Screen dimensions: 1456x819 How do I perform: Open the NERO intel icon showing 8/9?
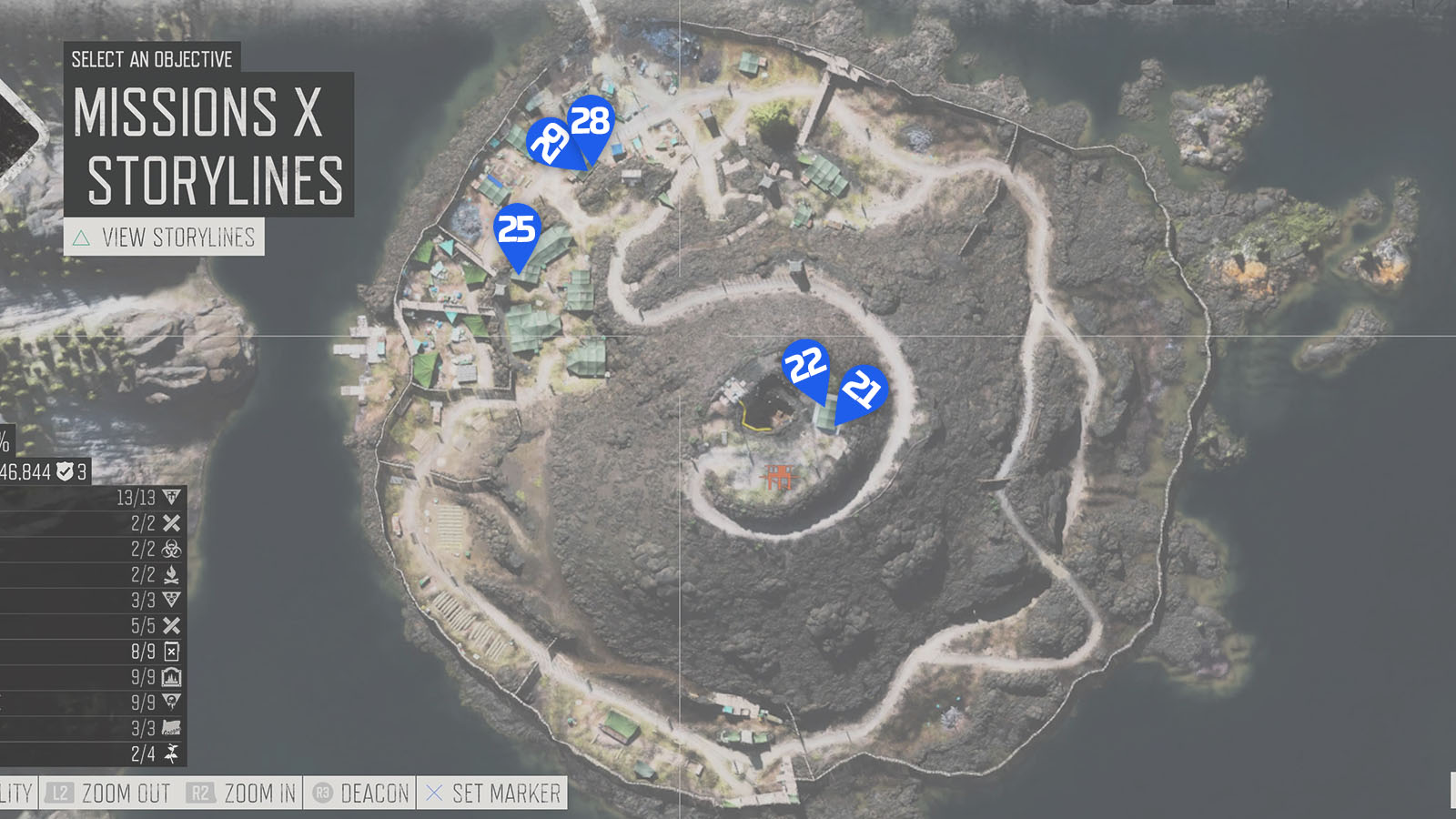(x=173, y=651)
